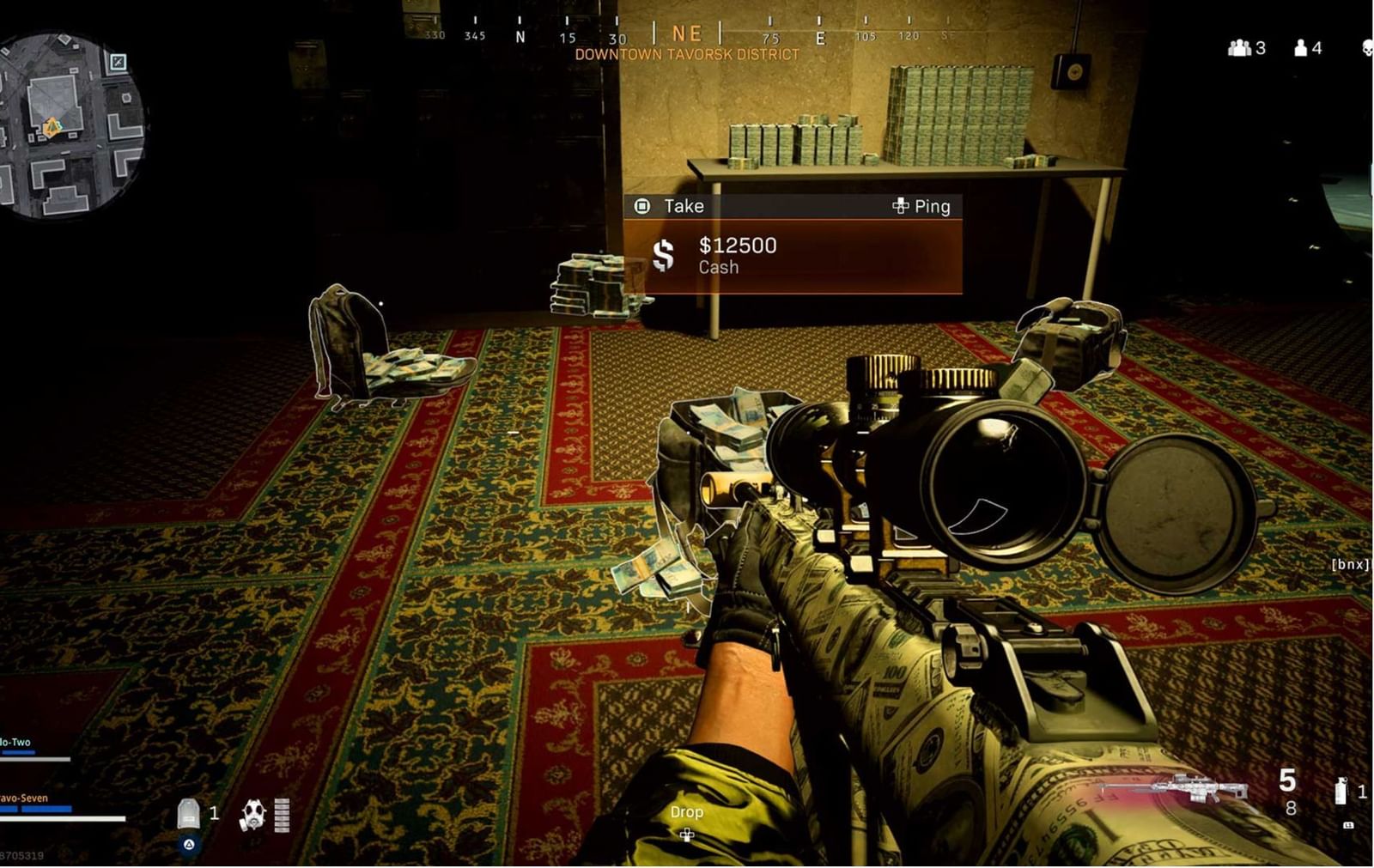Click the squads counter icon showing 3
This screenshot has width=1374, height=868.
pos(1239,49)
